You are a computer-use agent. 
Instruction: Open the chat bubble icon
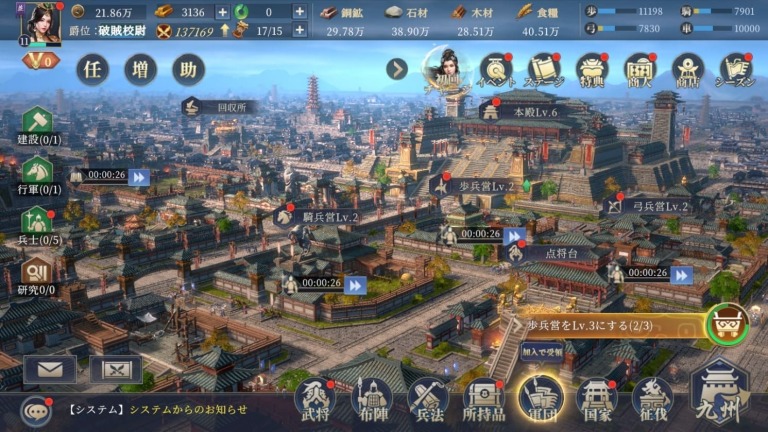pos(37,410)
